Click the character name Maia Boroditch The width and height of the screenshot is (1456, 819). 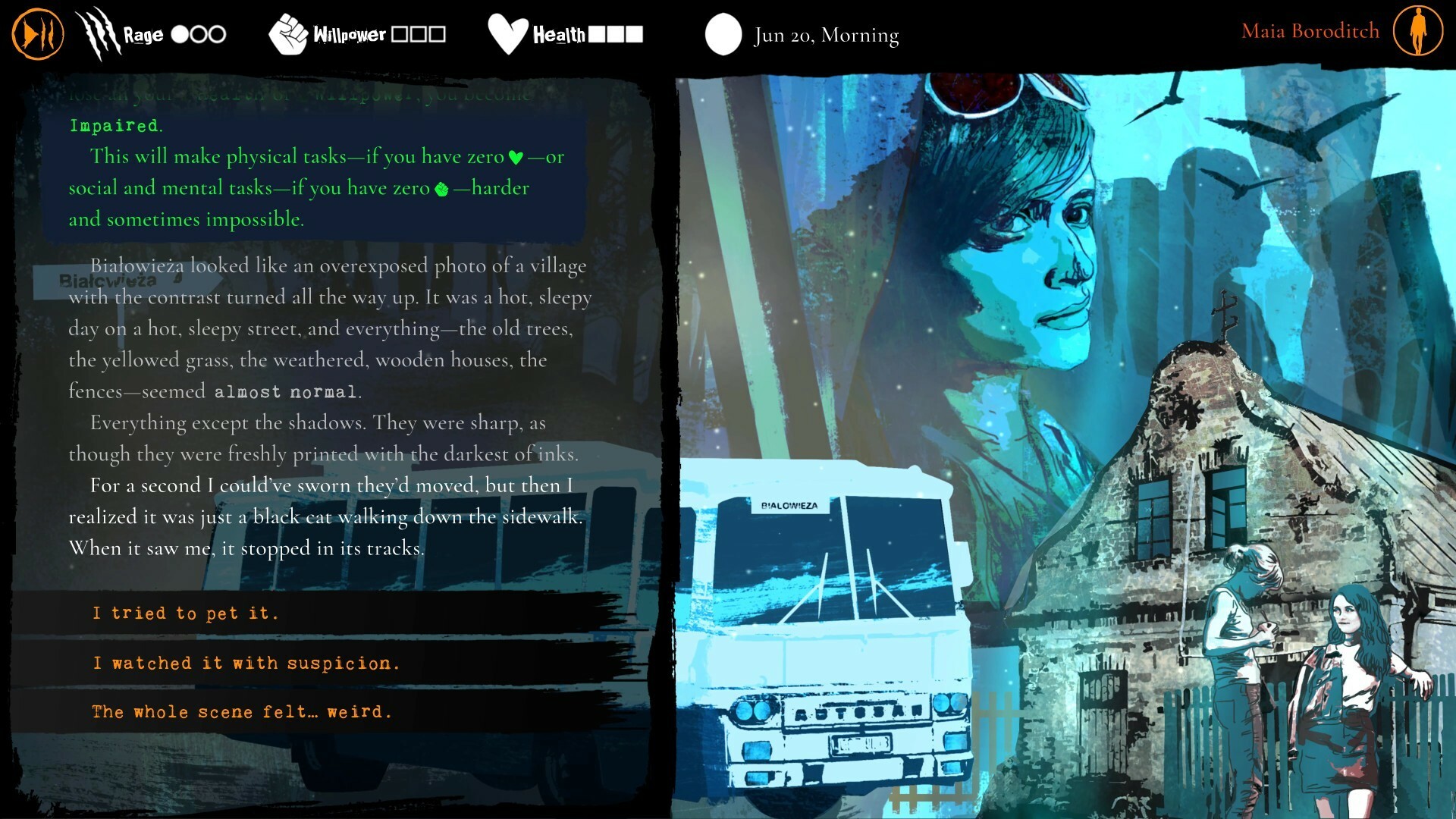point(1310,31)
